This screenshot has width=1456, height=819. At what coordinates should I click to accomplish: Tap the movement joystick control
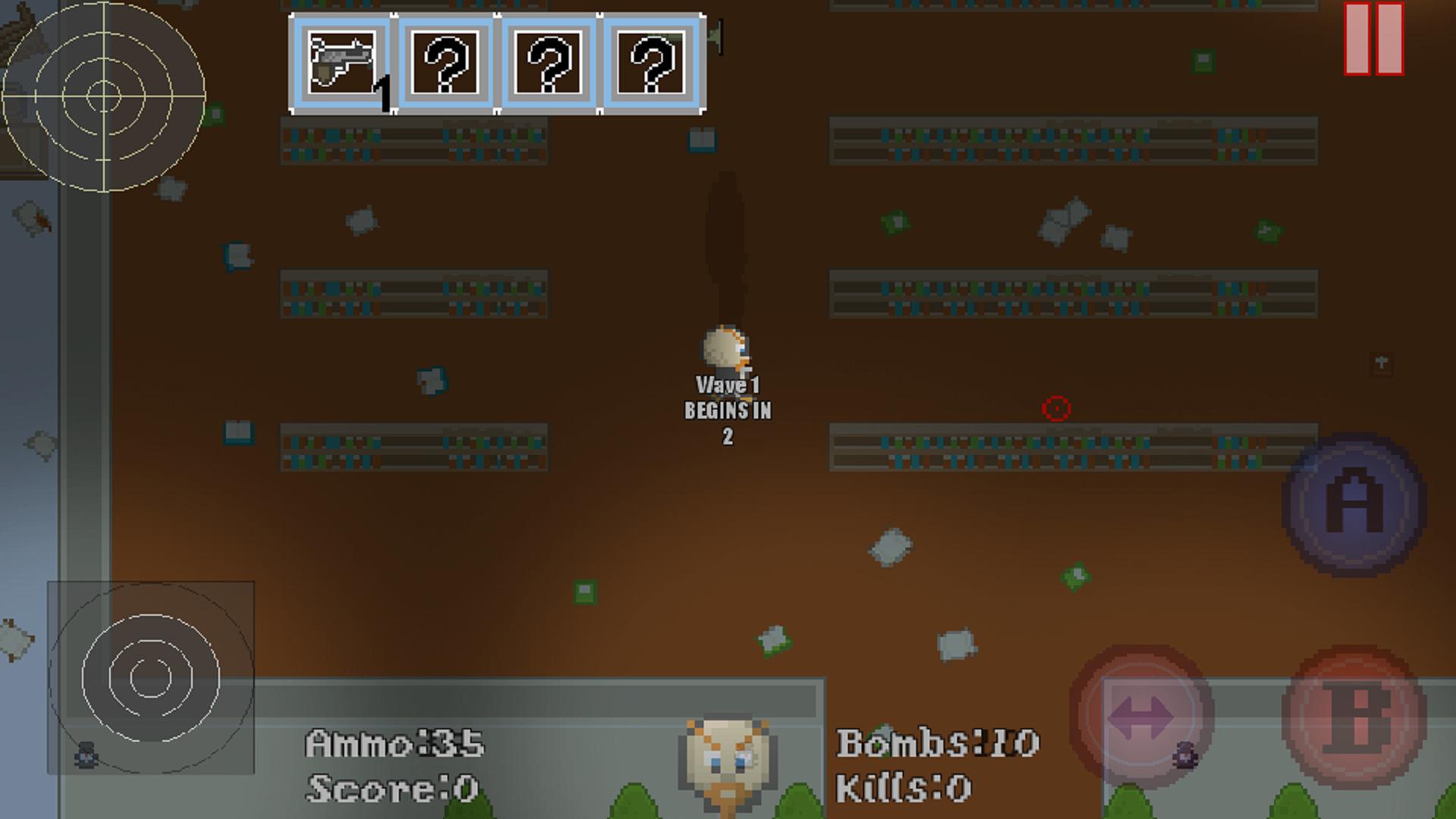[x=152, y=679]
